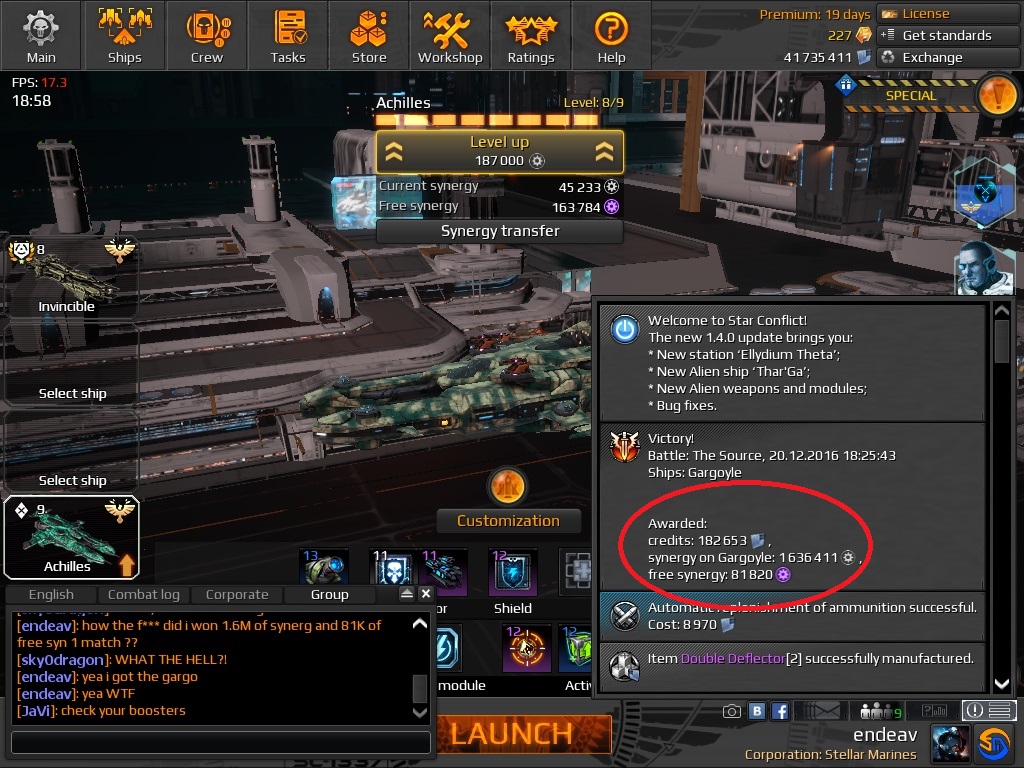Select the Achilles ship slot
Screen dimensions: 1024x768
(70, 538)
